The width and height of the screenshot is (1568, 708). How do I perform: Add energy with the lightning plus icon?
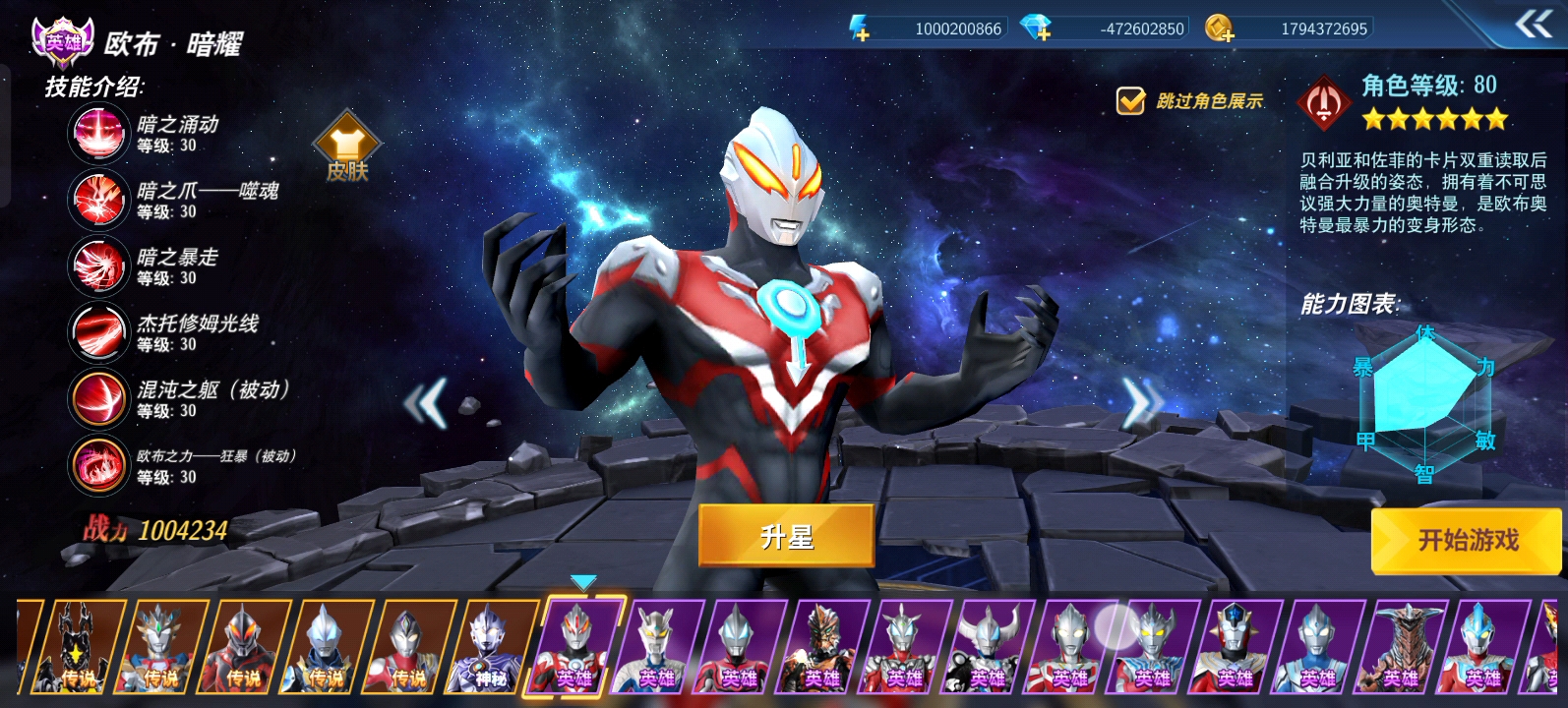point(859,29)
